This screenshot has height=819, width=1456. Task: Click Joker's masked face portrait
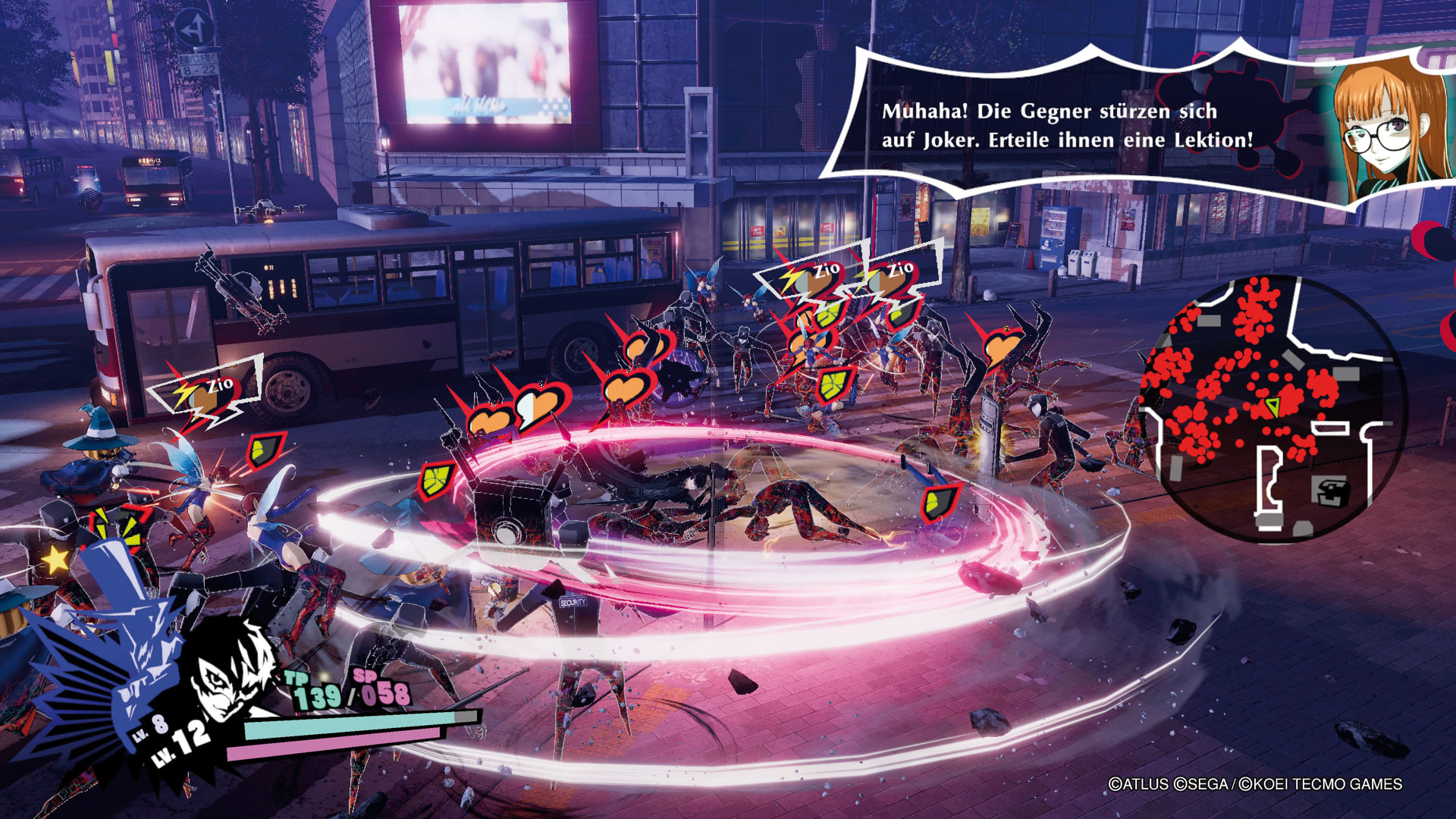pyautogui.click(x=230, y=675)
